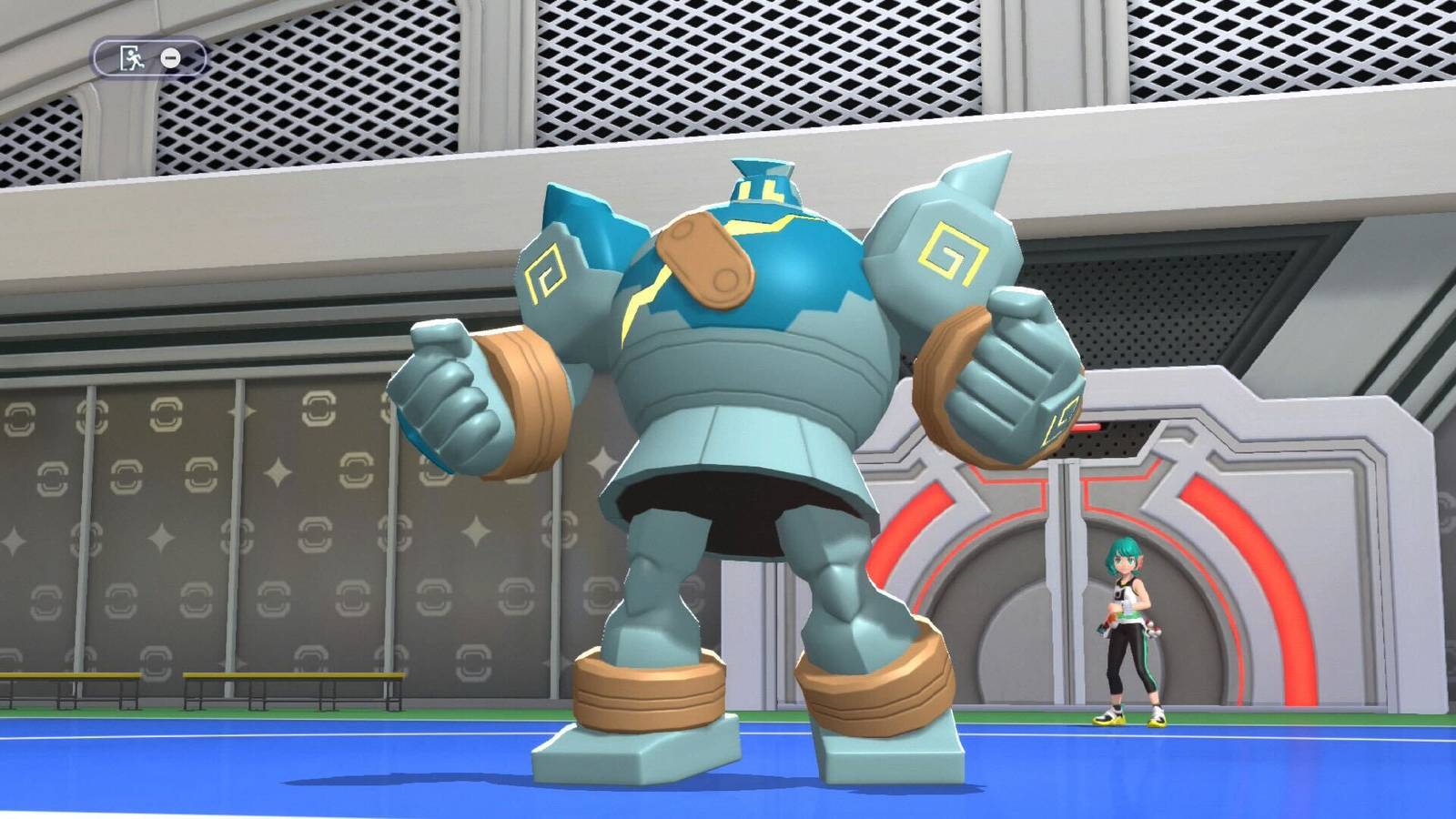Viewport: 1456px width, 819px height.
Task: Click a Poké Ball on the trainer's belt
Action: [x=1155, y=632]
